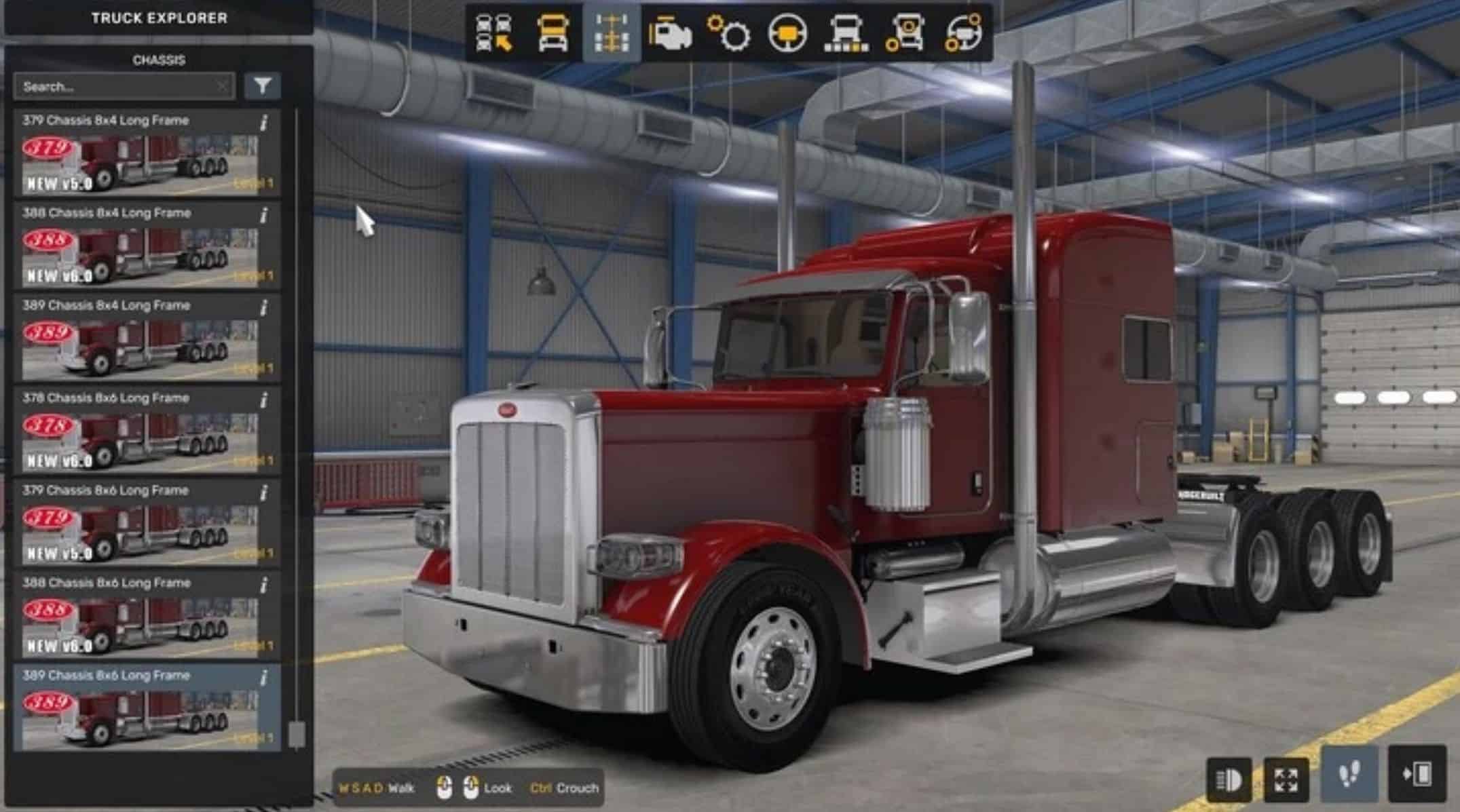Toggle the truck headlights button
The image size is (1460, 812).
pyautogui.click(x=1229, y=779)
